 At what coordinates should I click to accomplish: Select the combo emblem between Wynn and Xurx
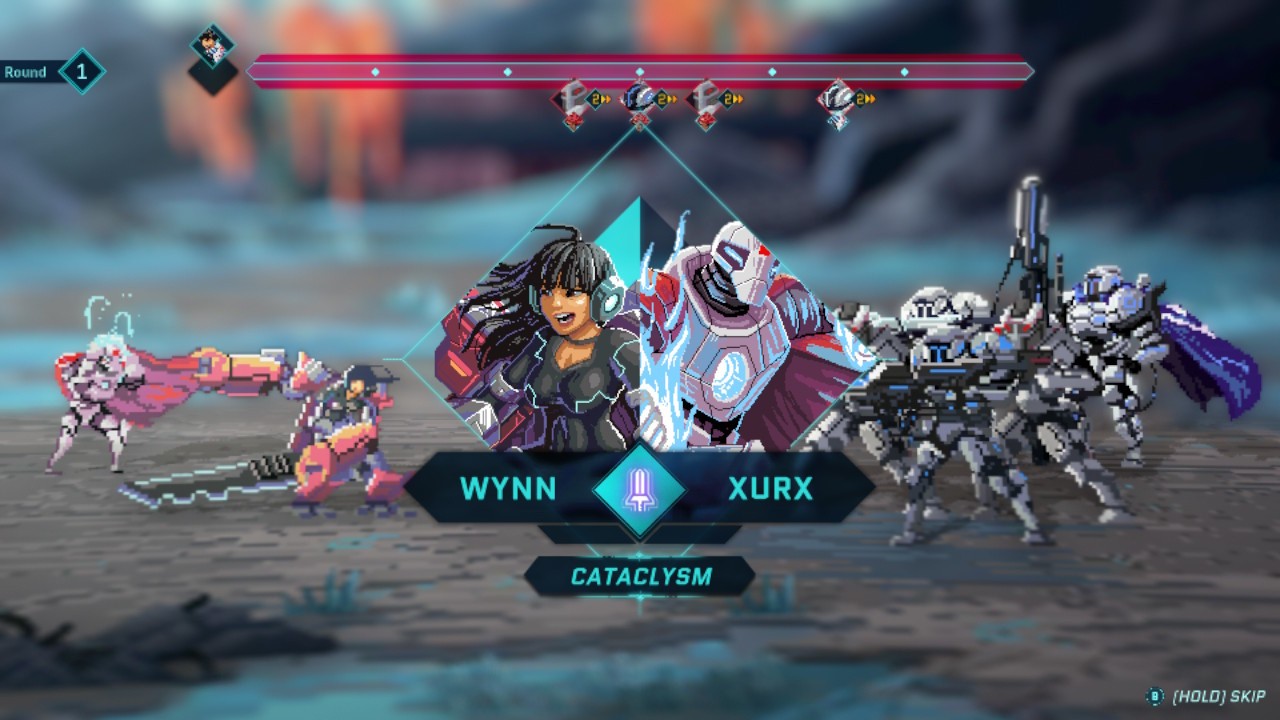(x=640, y=490)
